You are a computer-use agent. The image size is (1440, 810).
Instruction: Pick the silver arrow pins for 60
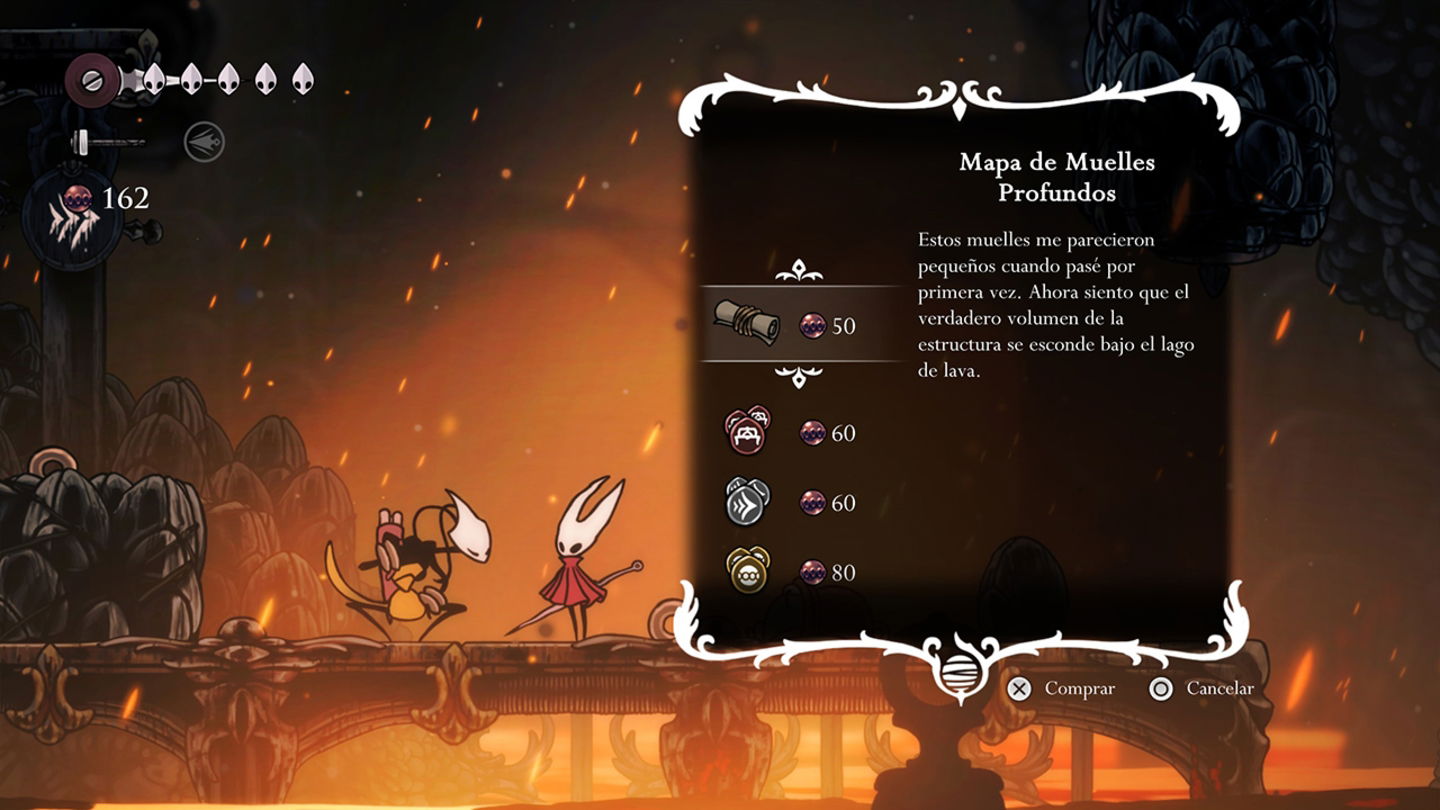point(747,501)
